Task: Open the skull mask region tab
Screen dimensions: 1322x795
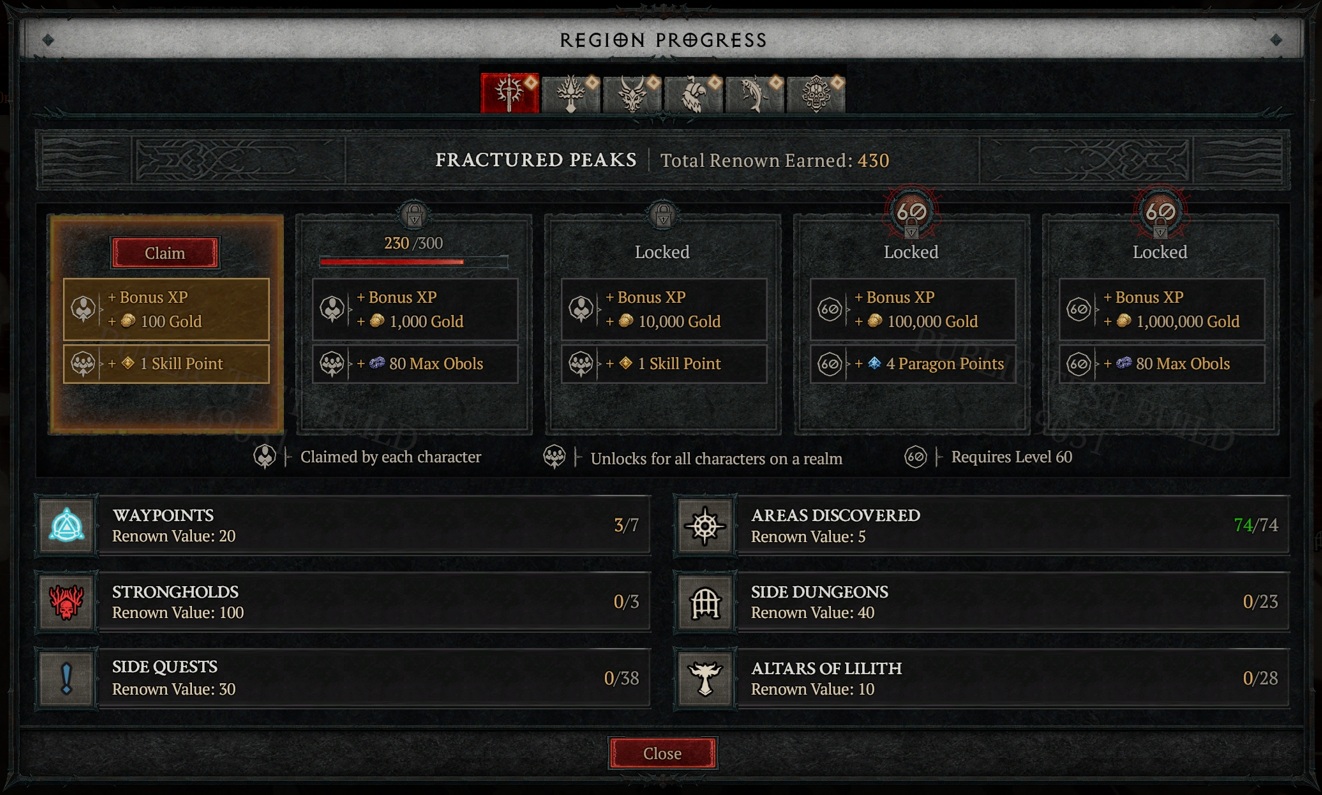Action: pos(816,93)
